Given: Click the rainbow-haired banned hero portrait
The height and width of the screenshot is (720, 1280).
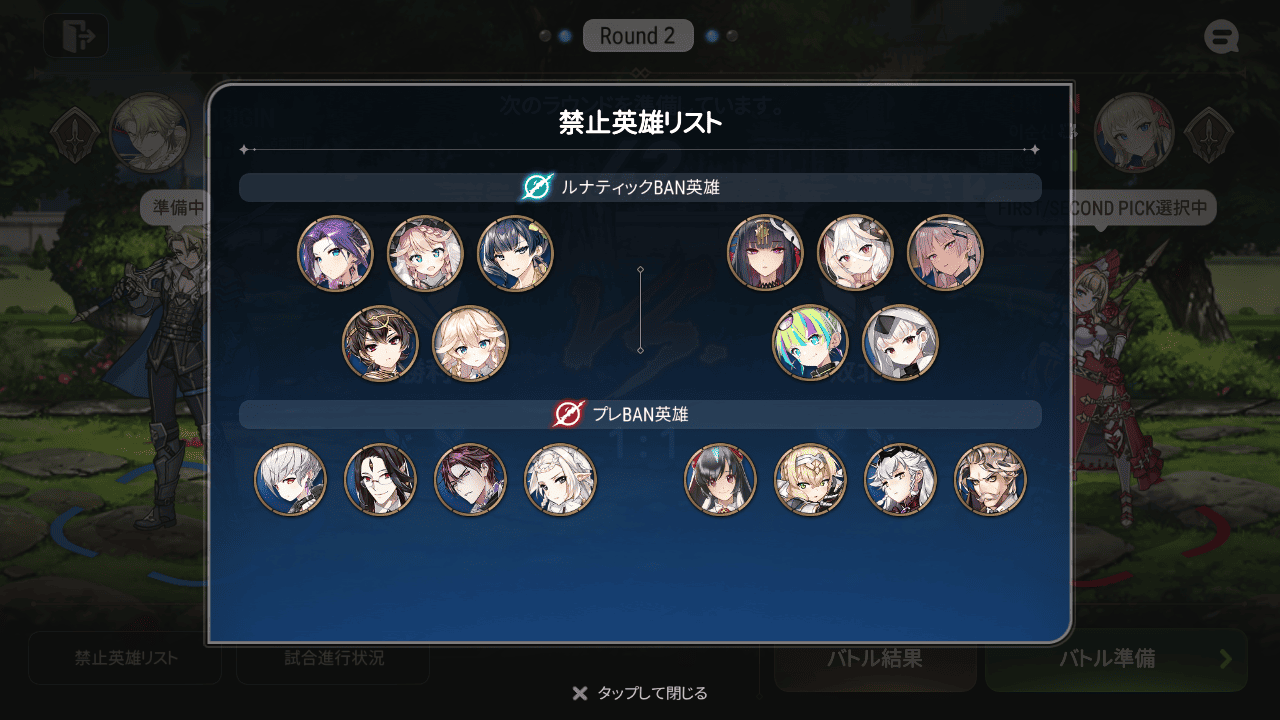Looking at the screenshot, I should [x=810, y=342].
